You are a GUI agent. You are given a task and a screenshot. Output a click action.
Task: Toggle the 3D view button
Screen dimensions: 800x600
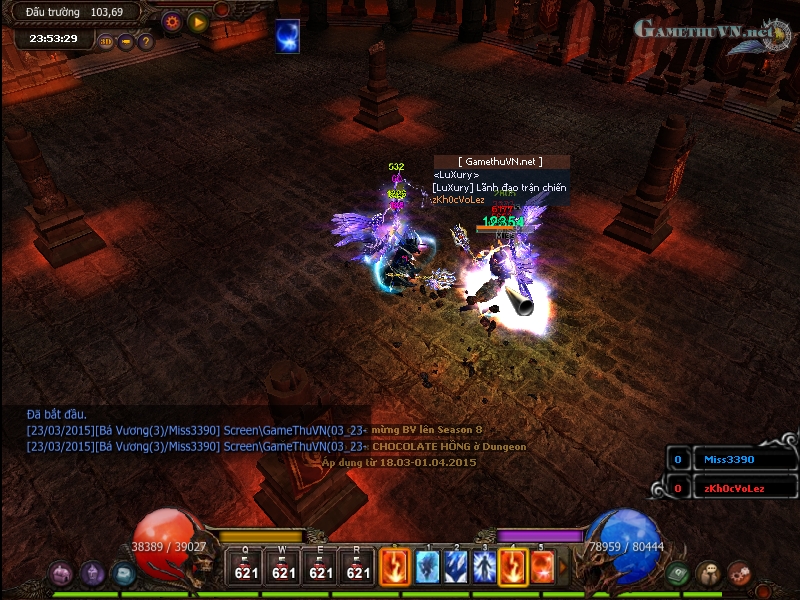pyautogui.click(x=106, y=42)
